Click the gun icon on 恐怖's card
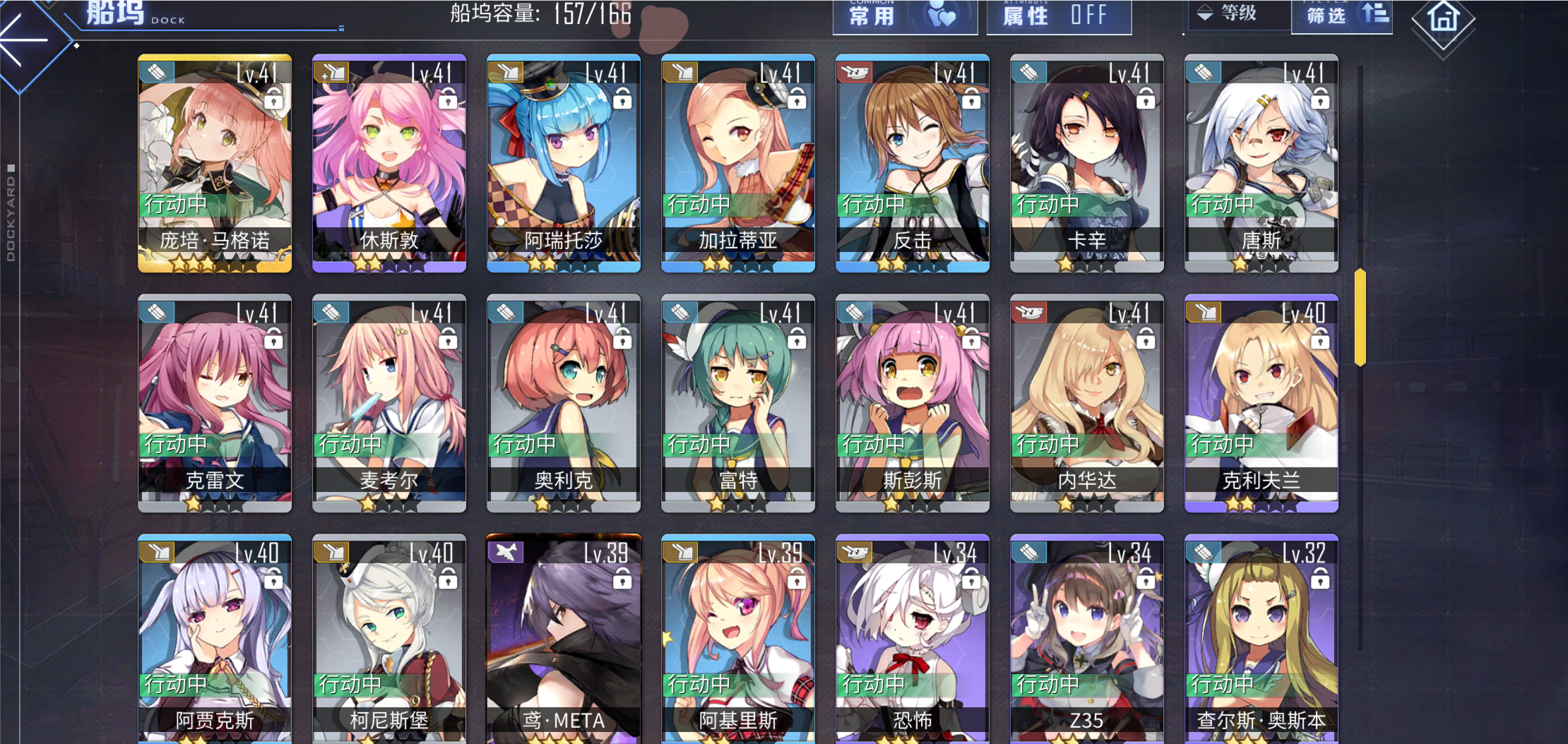This screenshot has height=744, width=1568. click(854, 551)
